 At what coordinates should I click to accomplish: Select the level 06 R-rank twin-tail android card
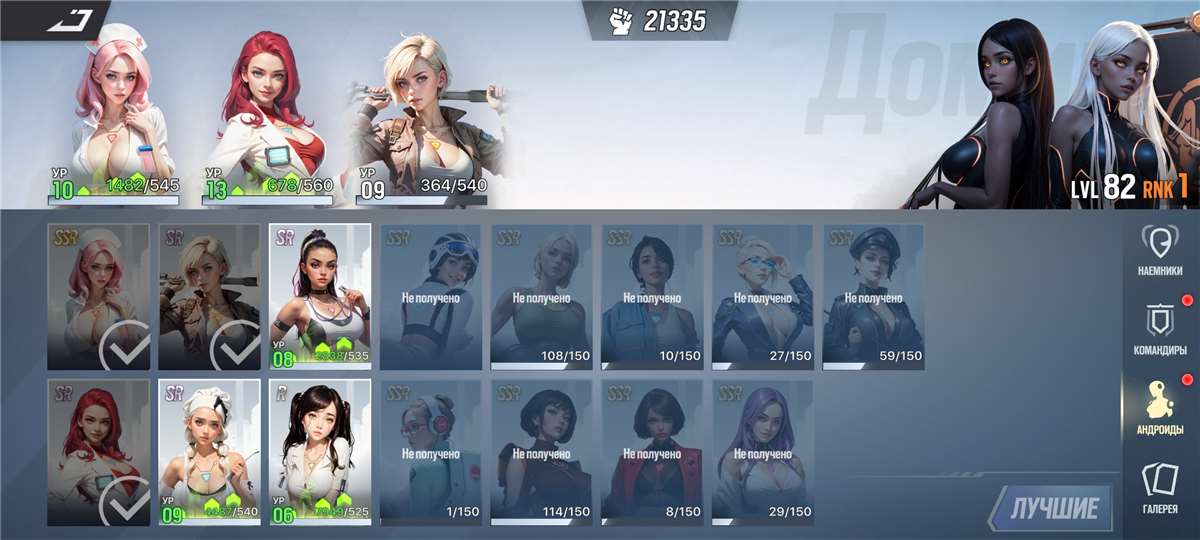tap(320, 451)
